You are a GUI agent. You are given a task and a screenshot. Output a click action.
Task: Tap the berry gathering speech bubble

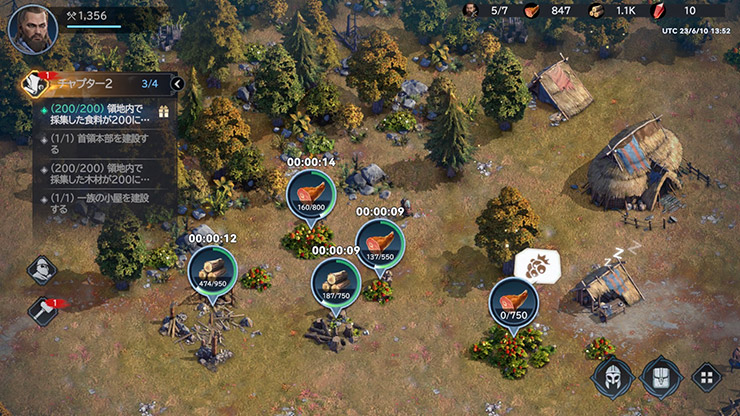pyautogui.click(x=536, y=266)
